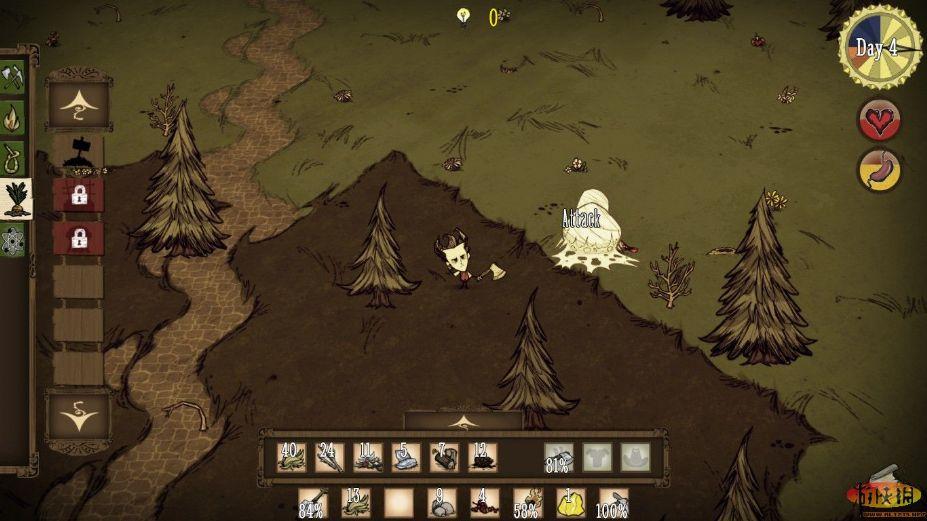Select the stack of 5 flint

pos(406,457)
